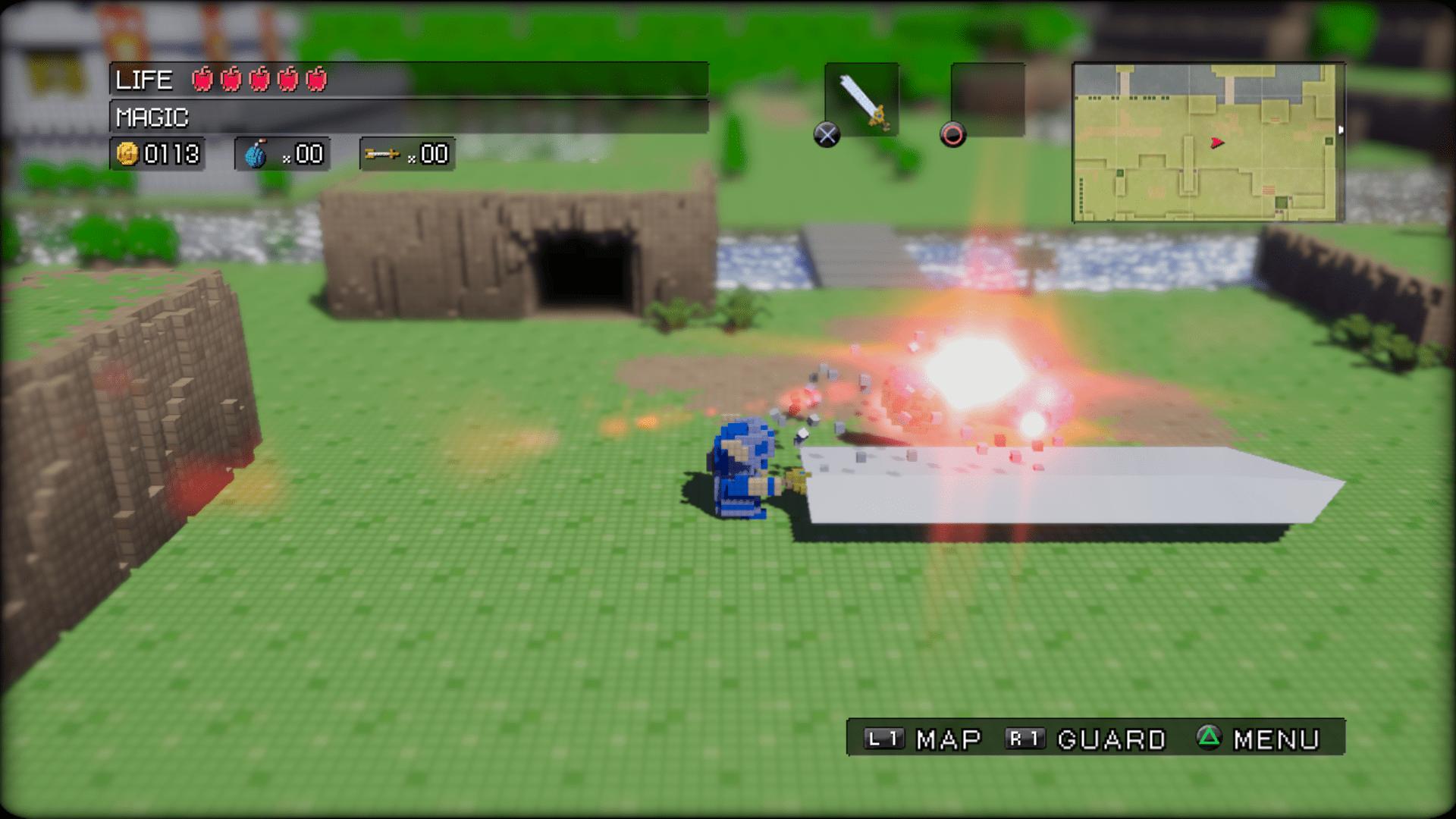Select the bomb item icon
Image resolution: width=1456 pixels, height=819 pixels.
tap(258, 154)
